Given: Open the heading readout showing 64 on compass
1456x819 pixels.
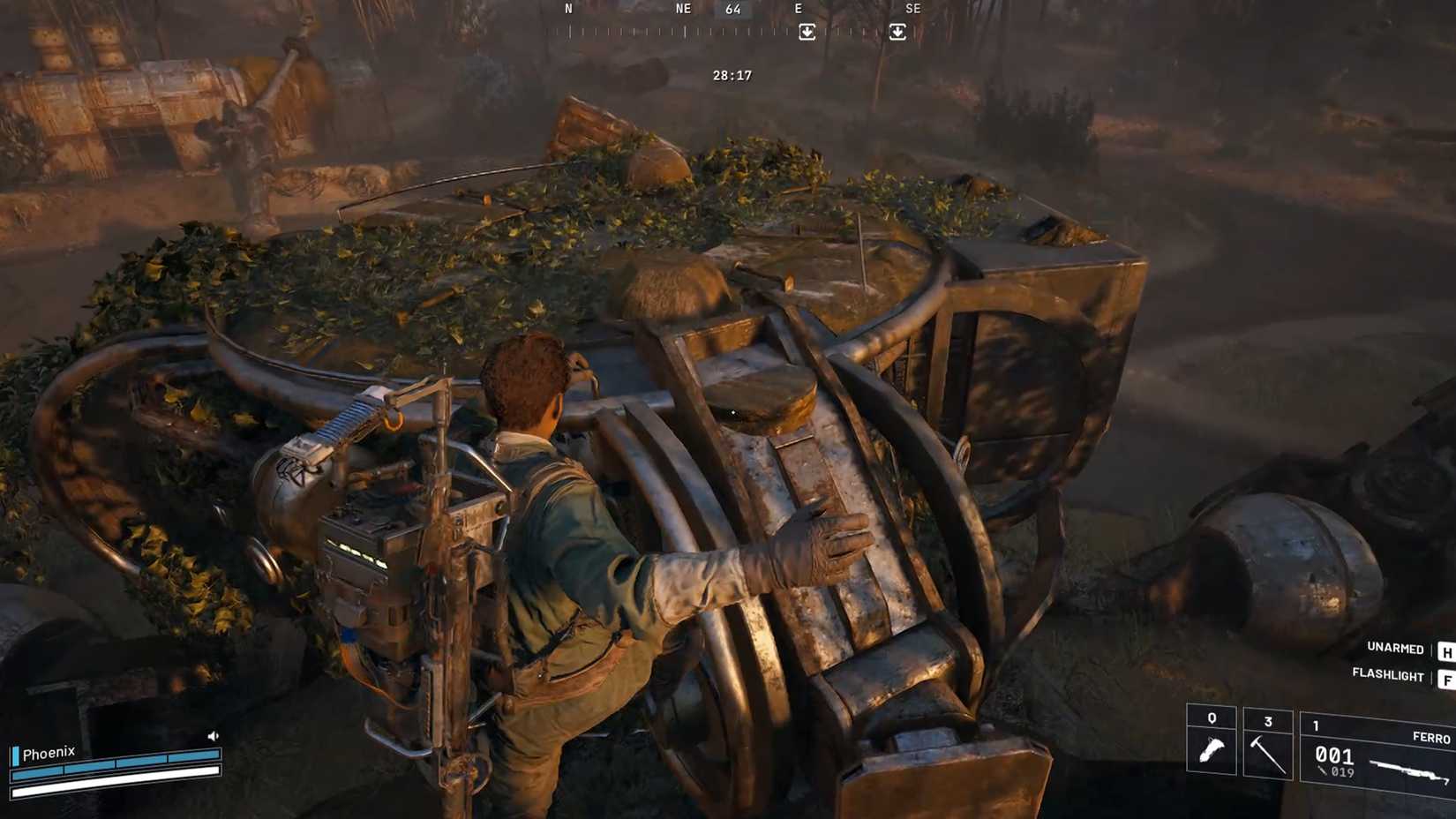Looking at the screenshot, I should pyautogui.click(x=732, y=9).
